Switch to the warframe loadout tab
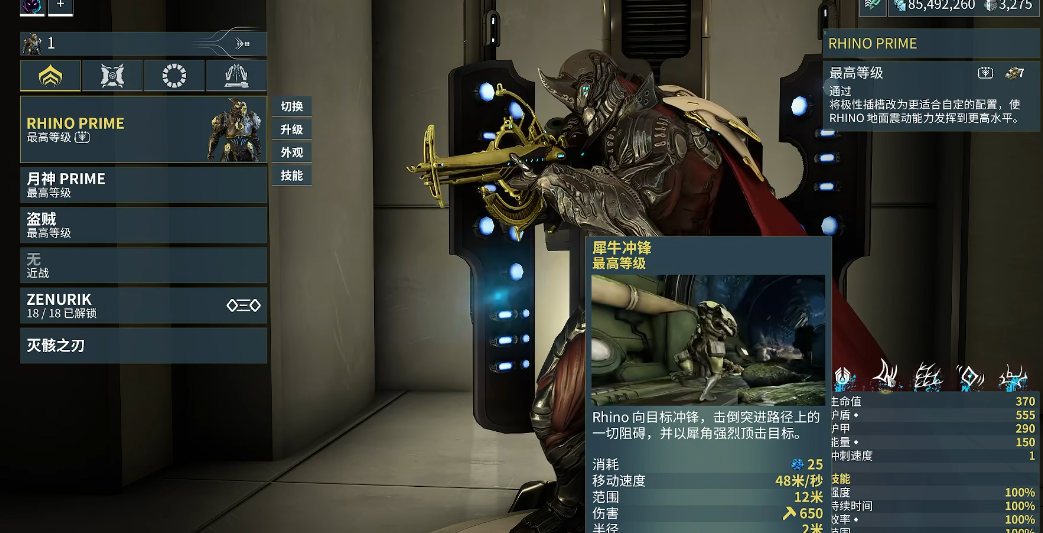The height and width of the screenshot is (533, 1043). click(50, 76)
